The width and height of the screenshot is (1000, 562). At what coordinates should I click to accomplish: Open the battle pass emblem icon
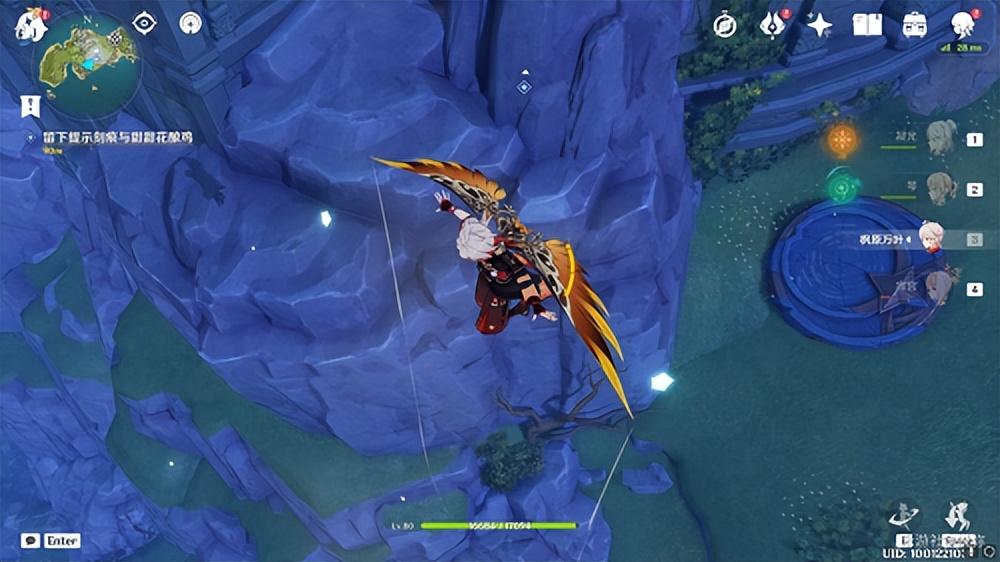[x=772, y=25]
